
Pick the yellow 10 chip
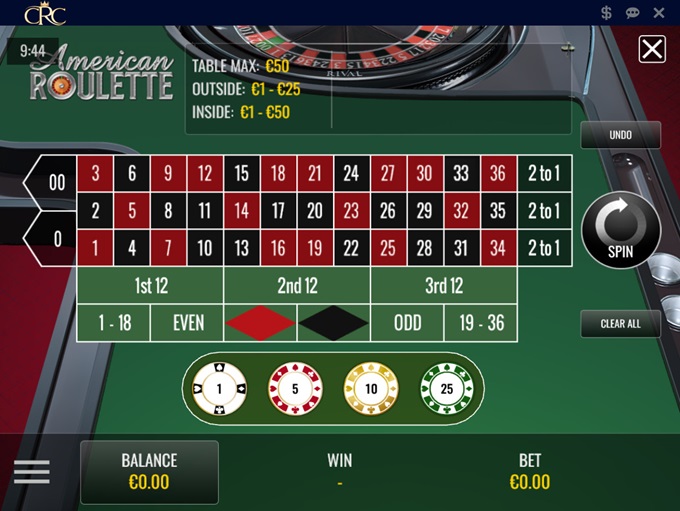[x=371, y=388]
